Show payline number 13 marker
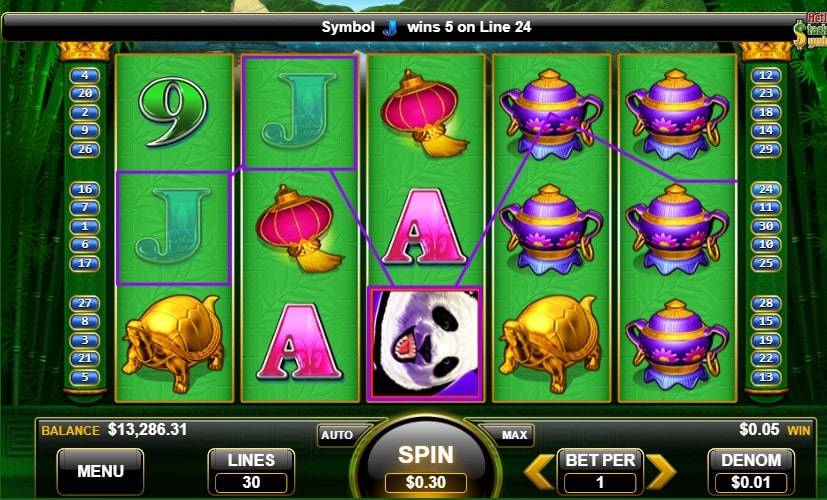 tap(768, 377)
